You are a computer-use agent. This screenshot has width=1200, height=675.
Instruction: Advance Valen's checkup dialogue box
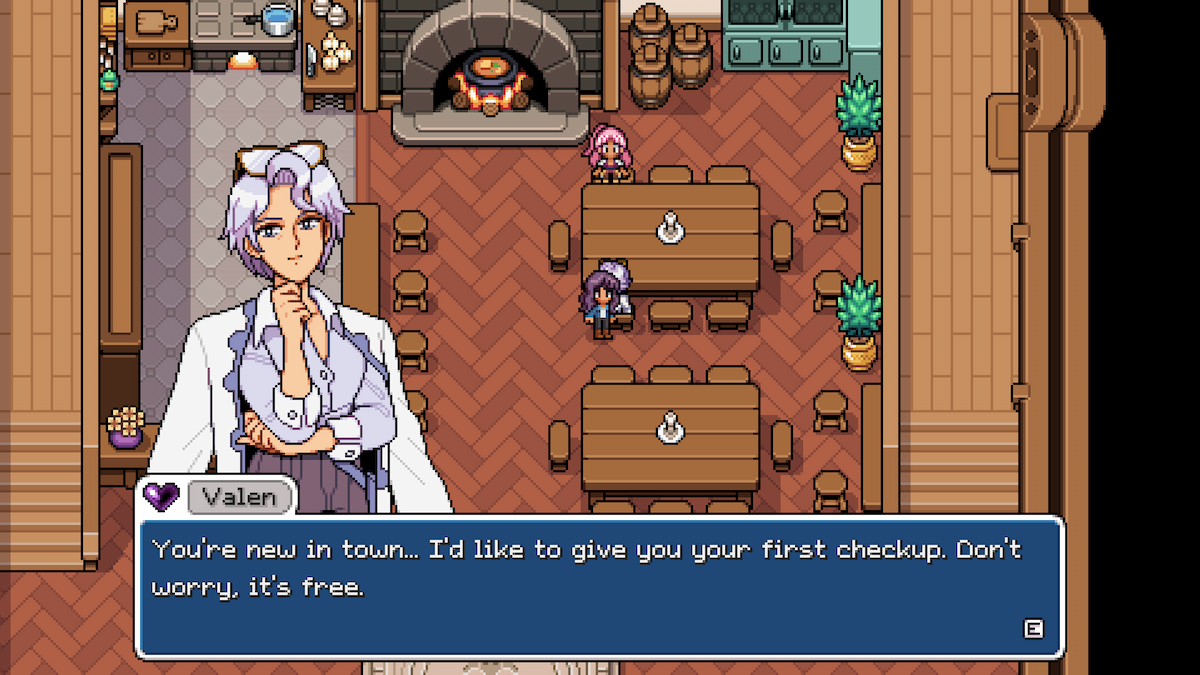1033,628
